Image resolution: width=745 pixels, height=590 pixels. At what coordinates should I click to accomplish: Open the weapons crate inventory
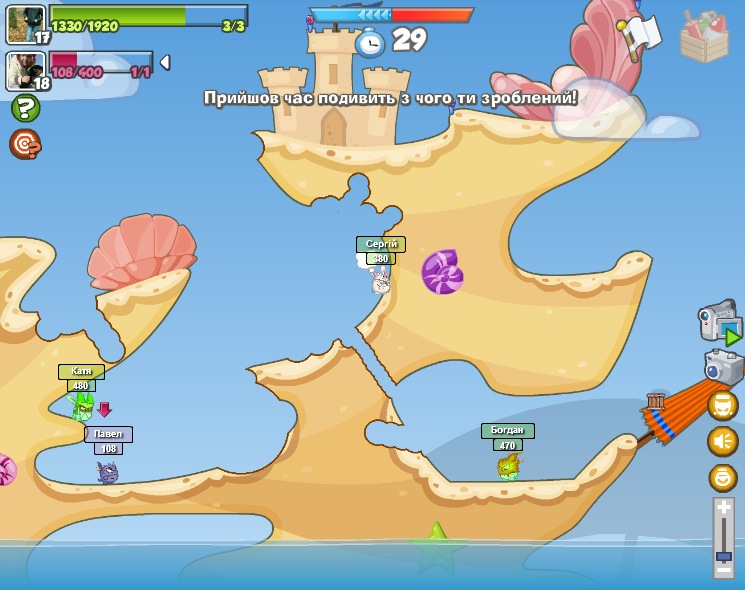(x=704, y=38)
